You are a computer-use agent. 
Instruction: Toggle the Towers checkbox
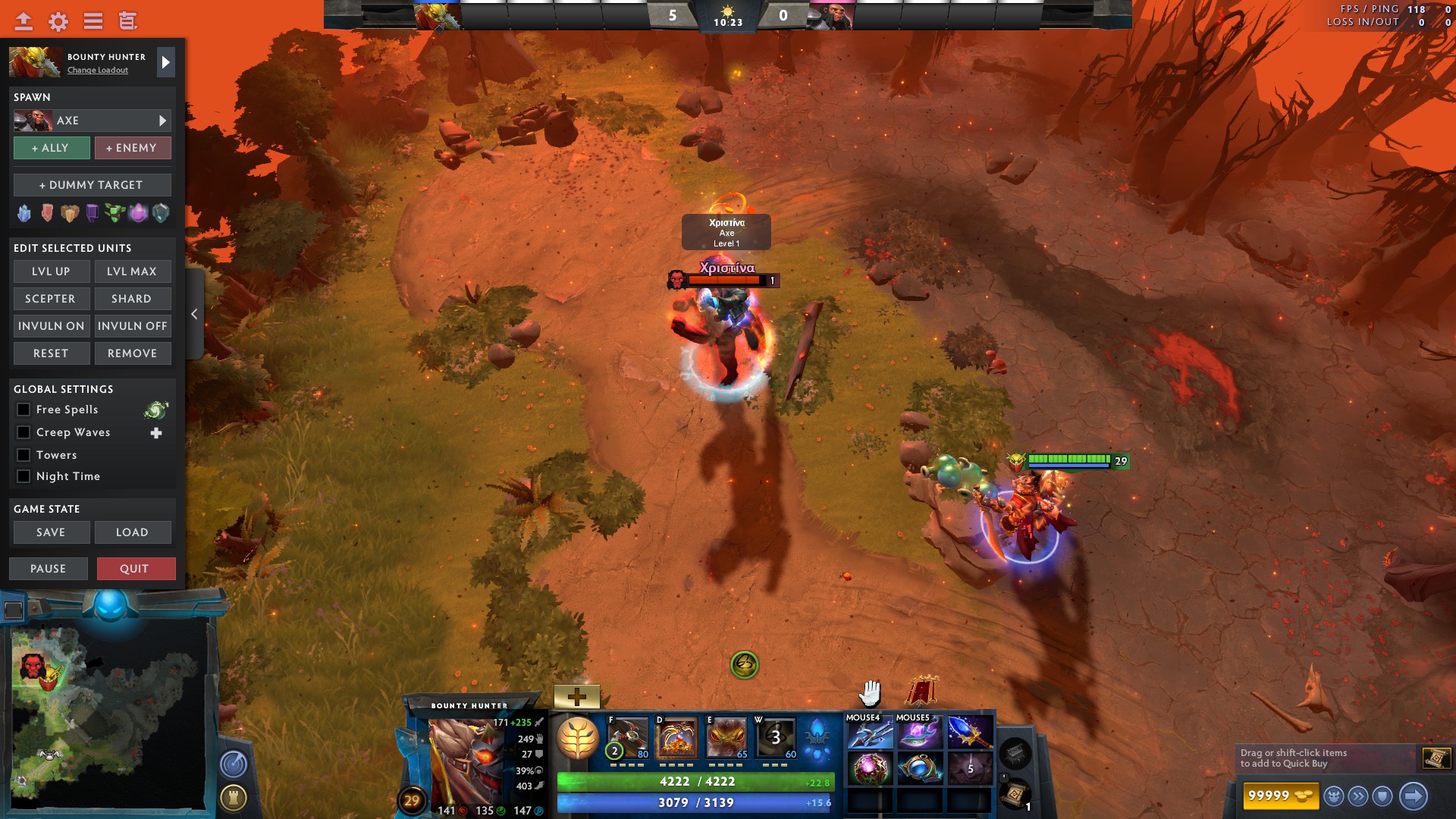point(24,455)
